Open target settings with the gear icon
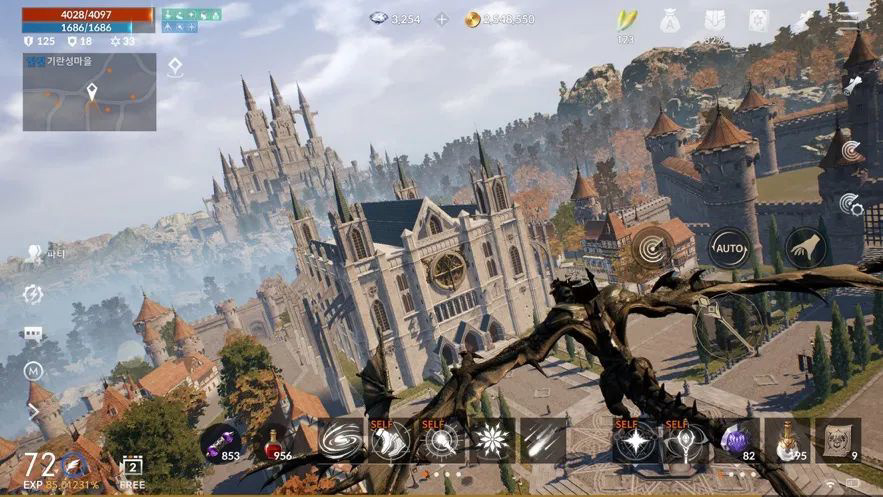Screen dimensions: 883x497 pyautogui.click(x=851, y=205)
